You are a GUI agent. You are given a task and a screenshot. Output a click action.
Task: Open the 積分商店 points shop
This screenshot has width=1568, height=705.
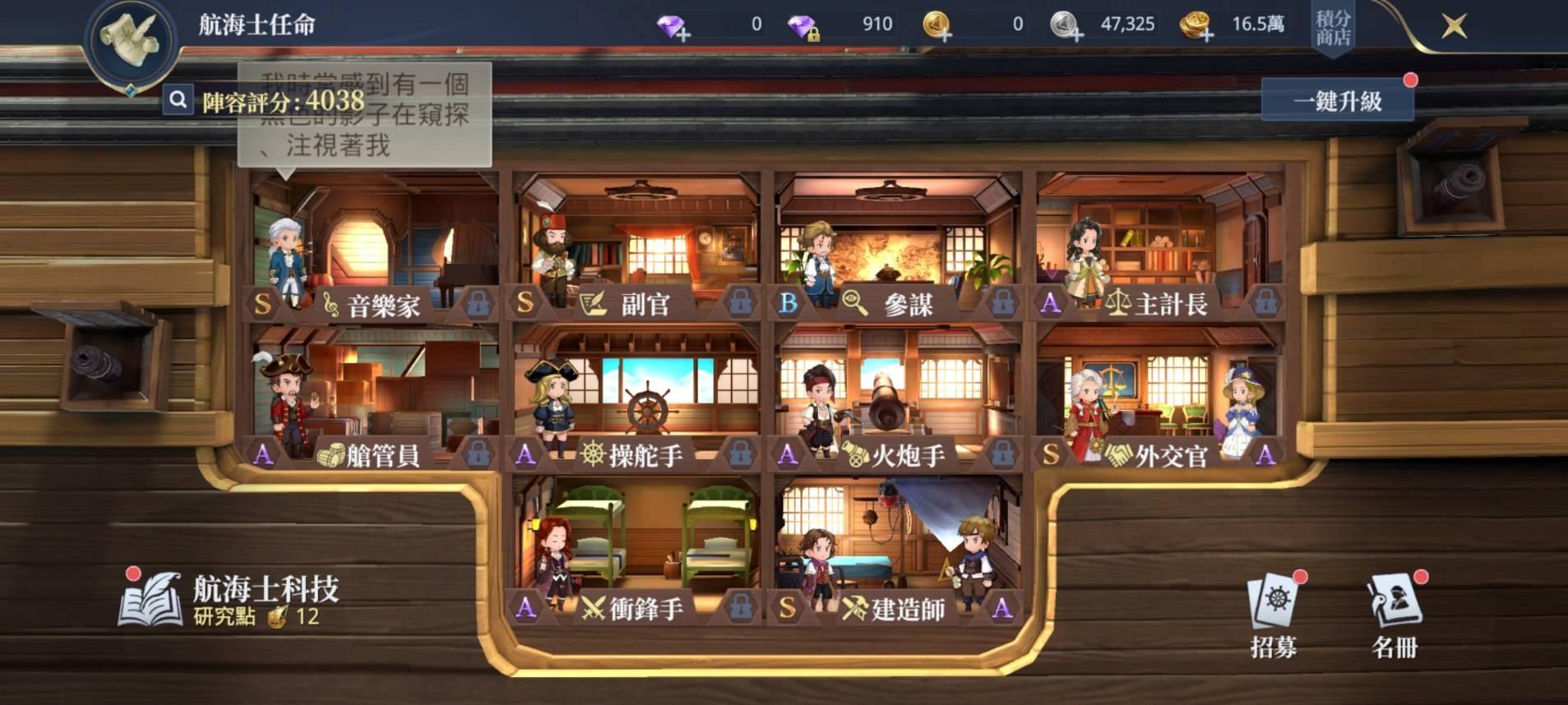(1333, 25)
